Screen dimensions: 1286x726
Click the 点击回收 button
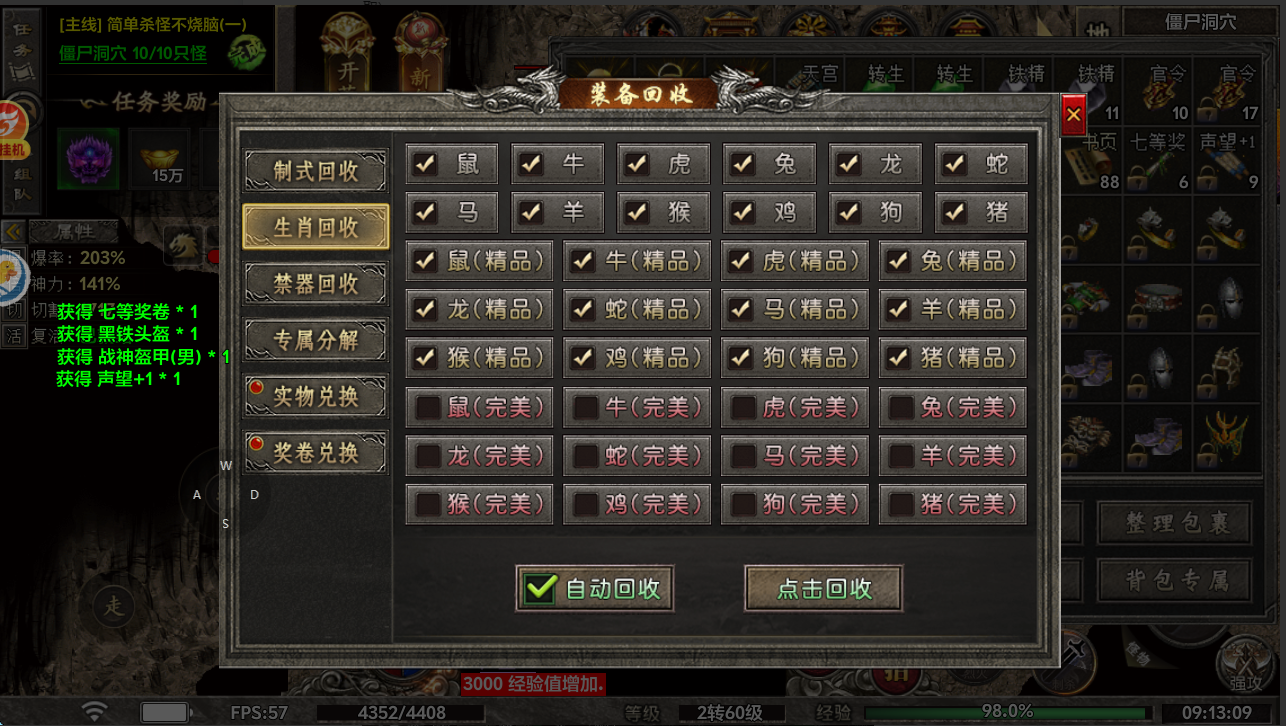click(x=823, y=589)
